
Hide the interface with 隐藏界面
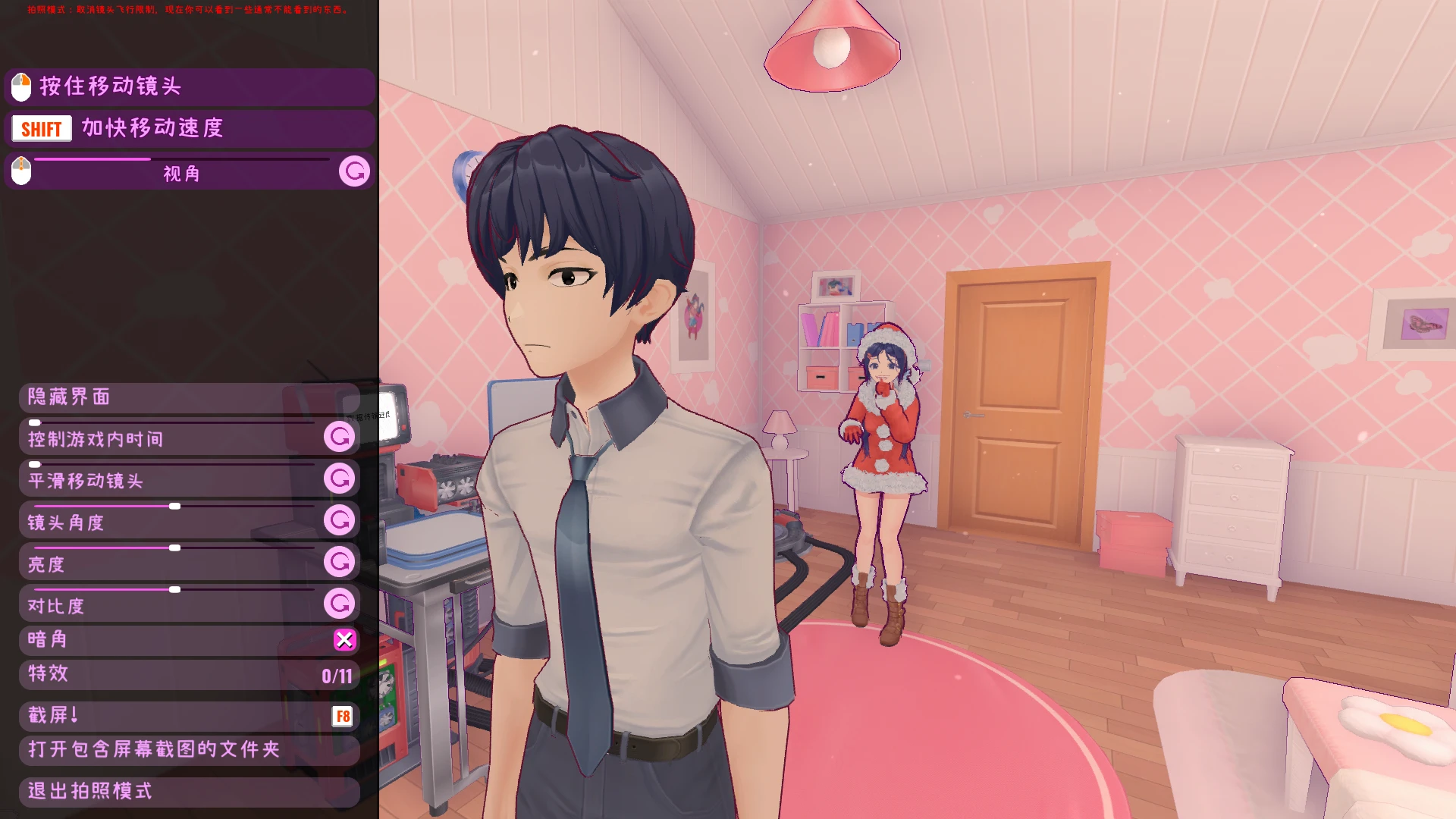click(x=189, y=397)
